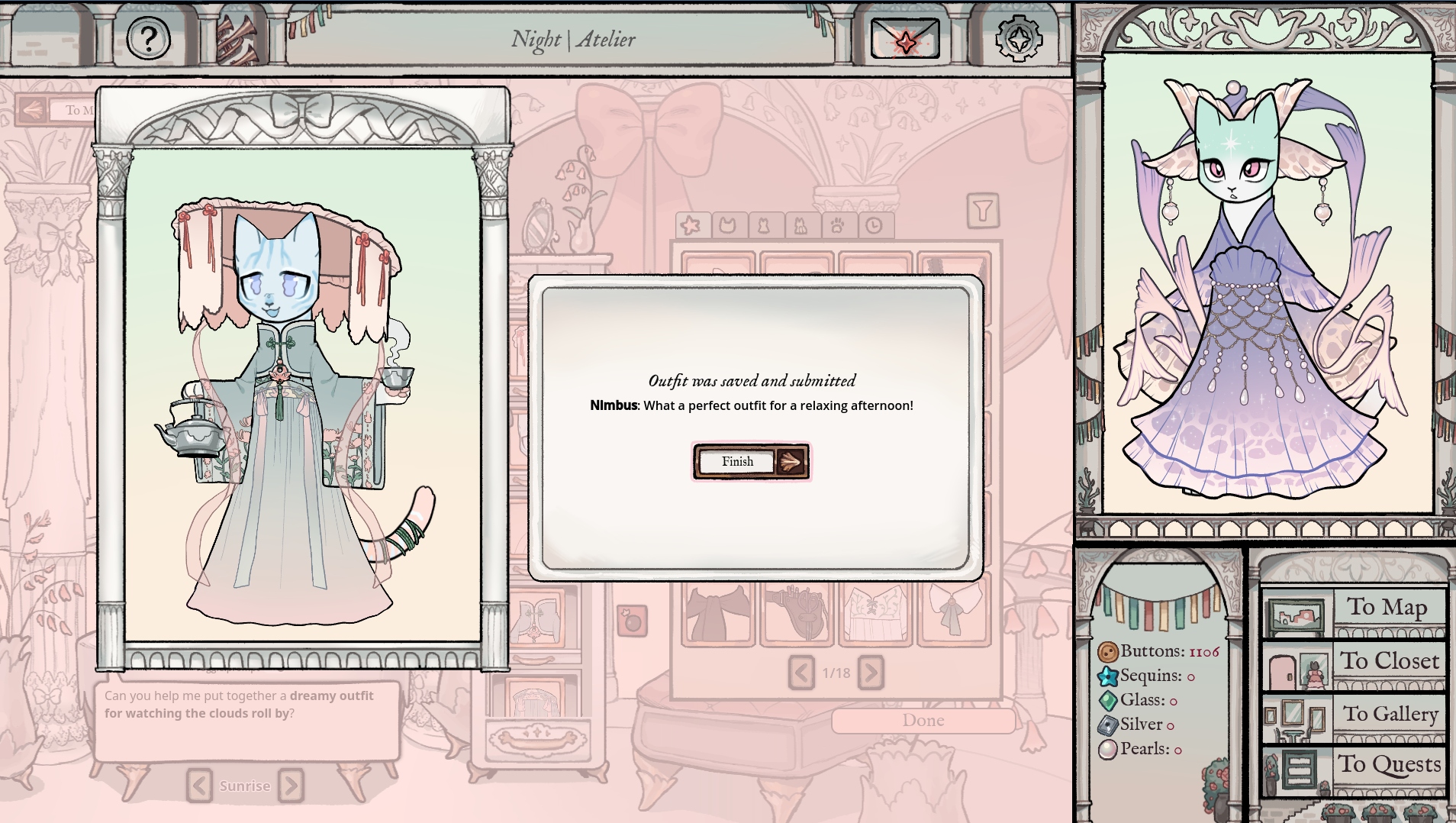Switch to the star category tab

(691, 226)
